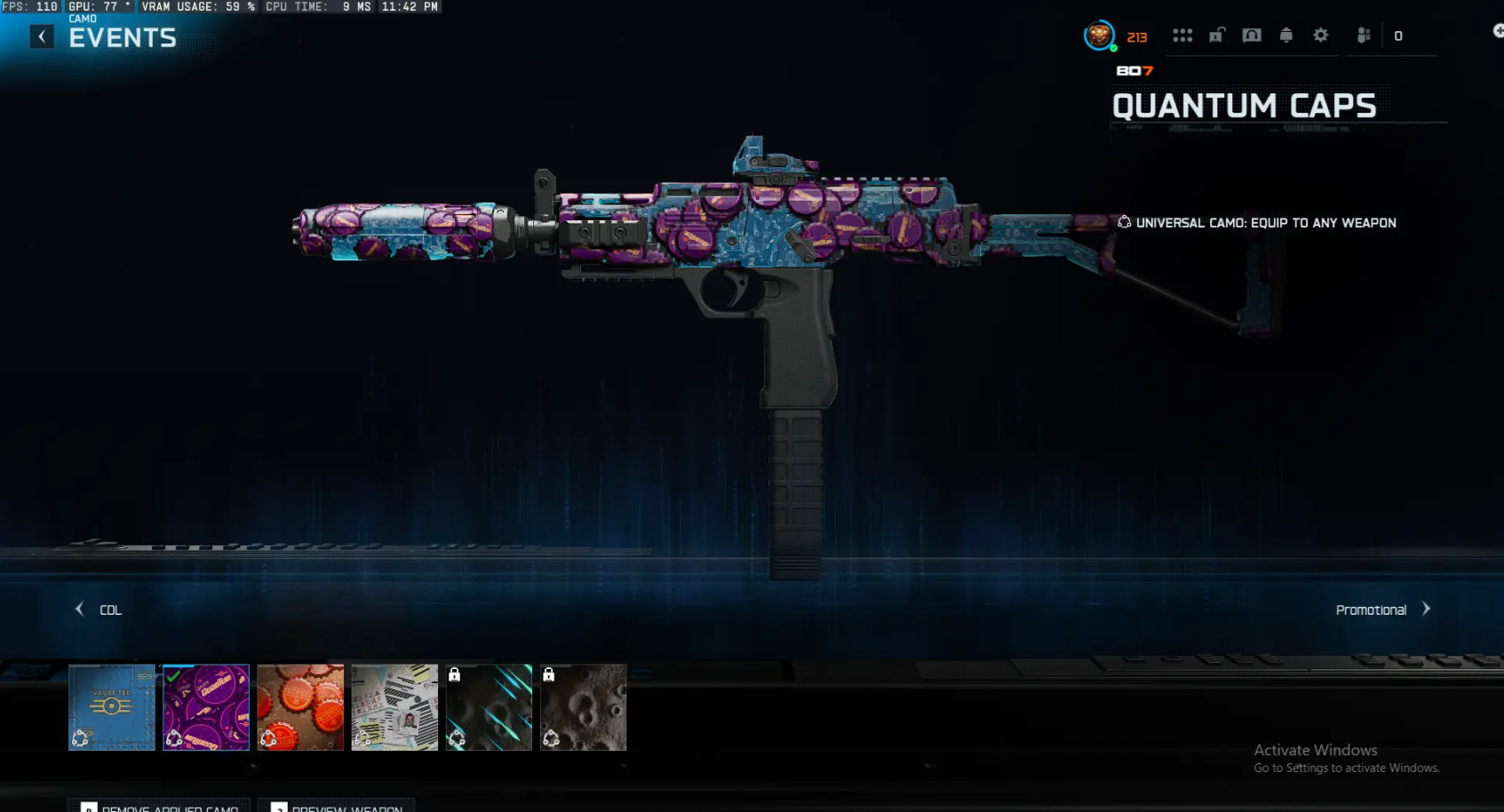The height and width of the screenshot is (812, 1504).
Task: Open the social/party icon
Action: click(x=1364, y=35)
